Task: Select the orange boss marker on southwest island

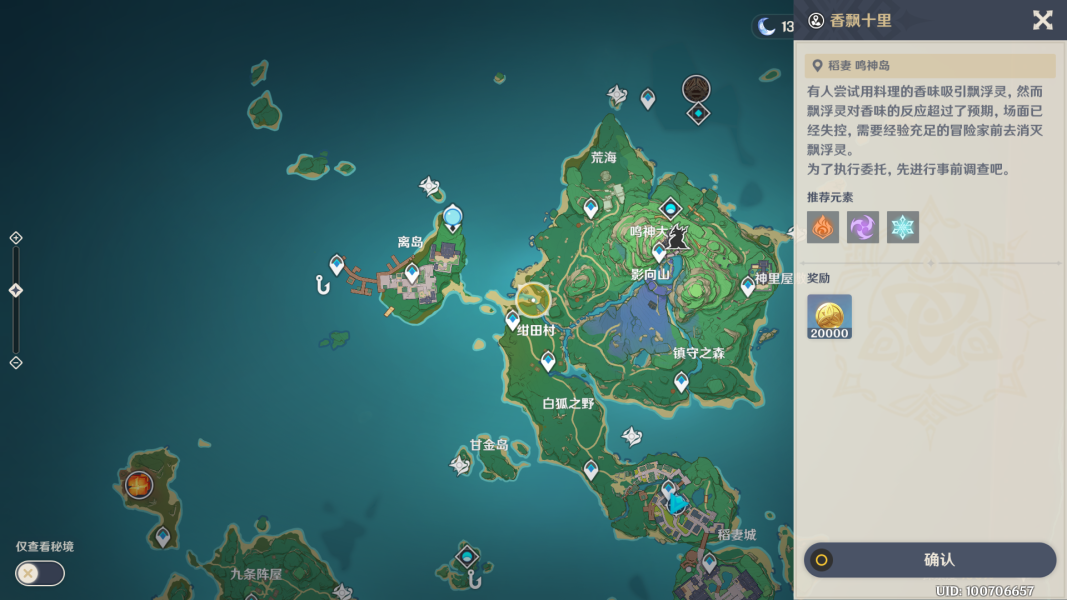Action: (138, 486)
